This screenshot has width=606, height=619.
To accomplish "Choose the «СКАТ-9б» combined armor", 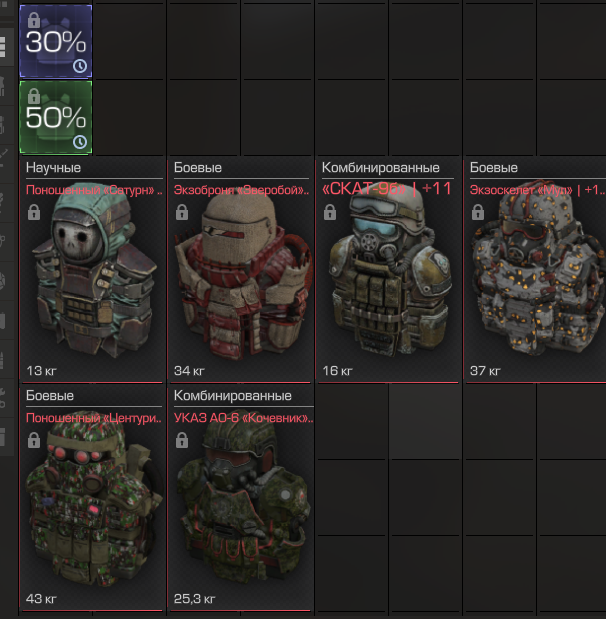I will tap(389, 270).
